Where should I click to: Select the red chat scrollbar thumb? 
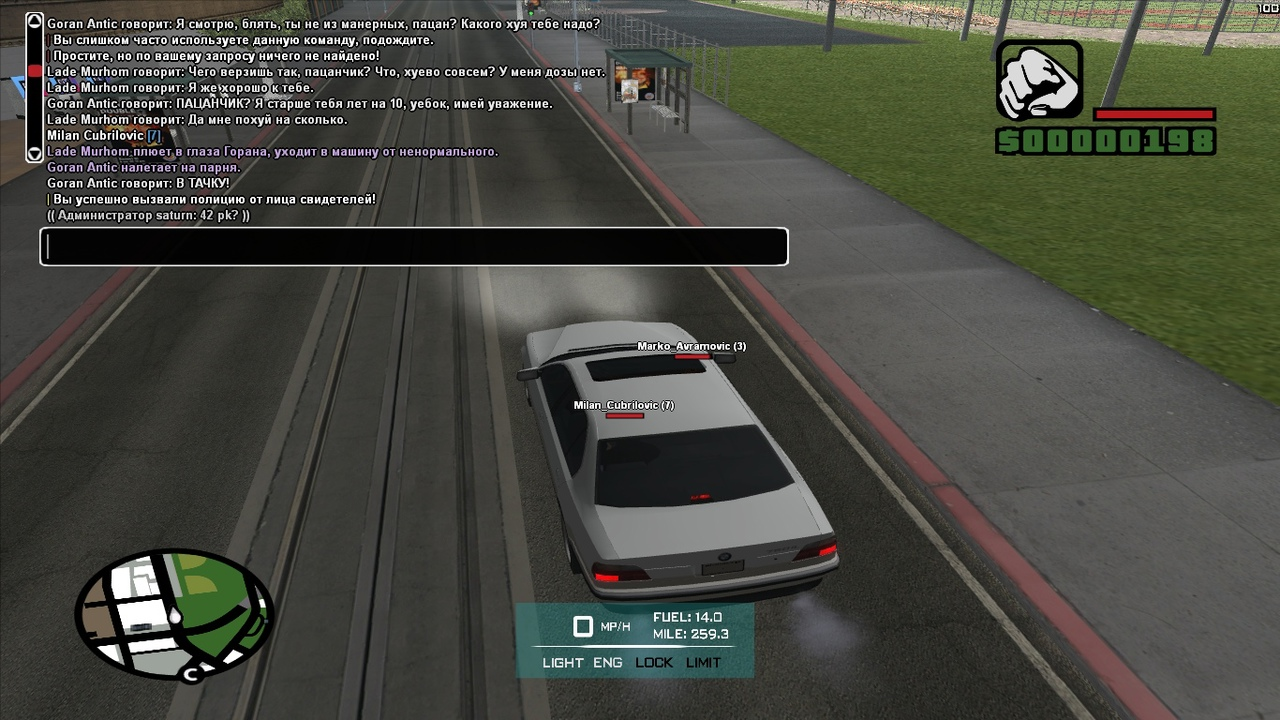(x=34, y=71)
